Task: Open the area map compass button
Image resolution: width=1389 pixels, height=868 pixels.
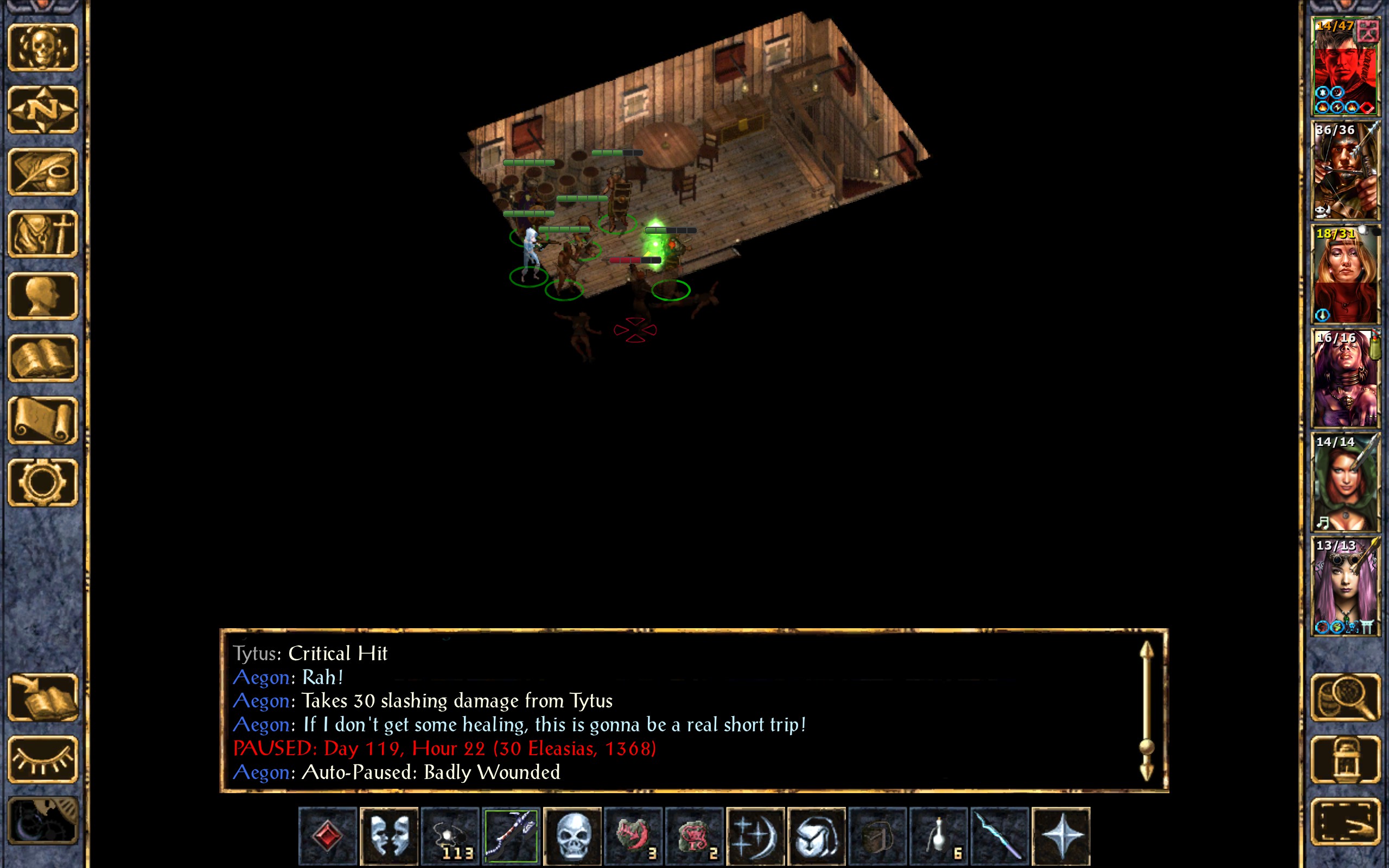Action: coord(43,109)
